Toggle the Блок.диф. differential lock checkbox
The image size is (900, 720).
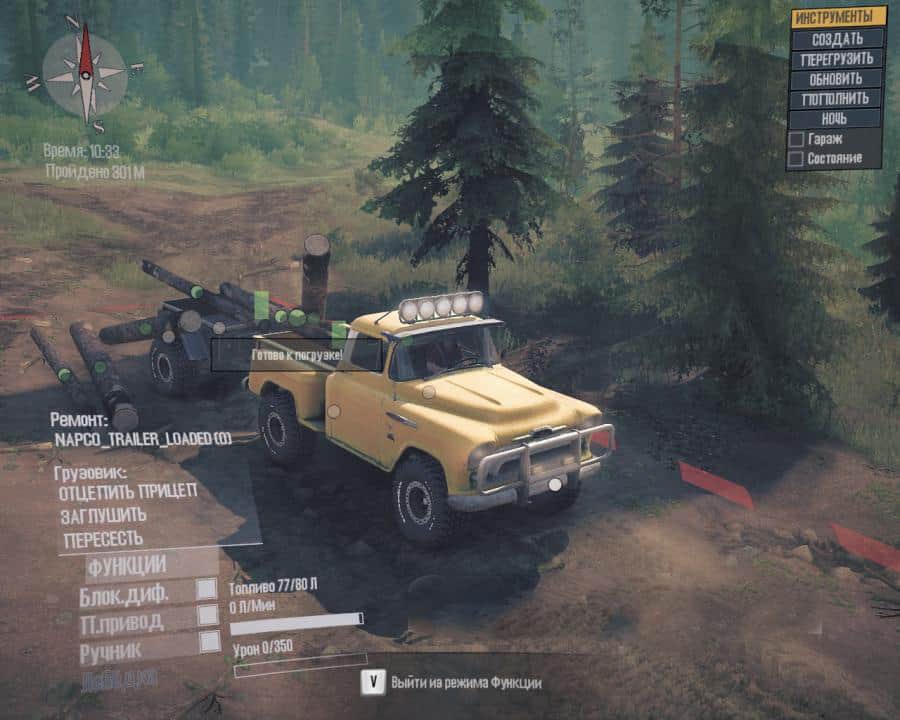pos(206,589)
